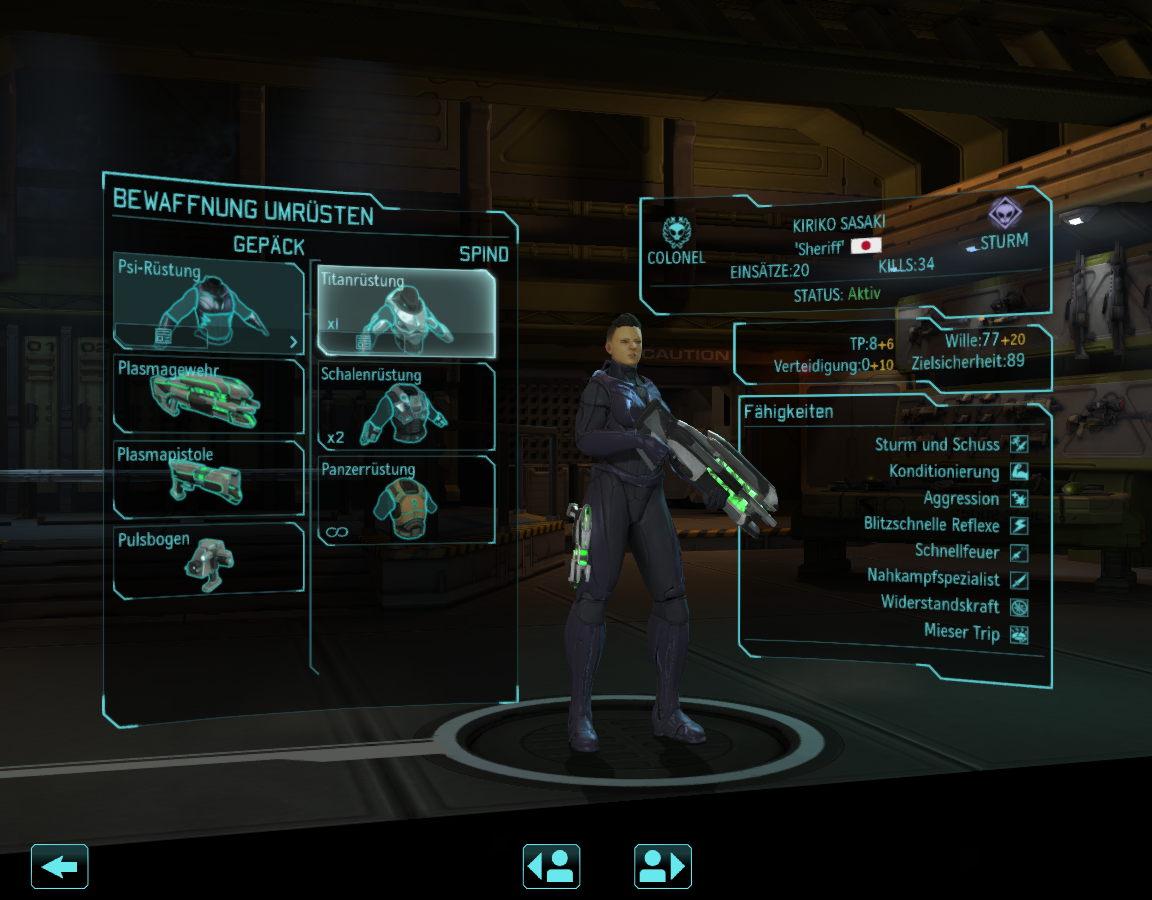
Task: Show the Widerstandskraft ability
Action: point(1018,606)
